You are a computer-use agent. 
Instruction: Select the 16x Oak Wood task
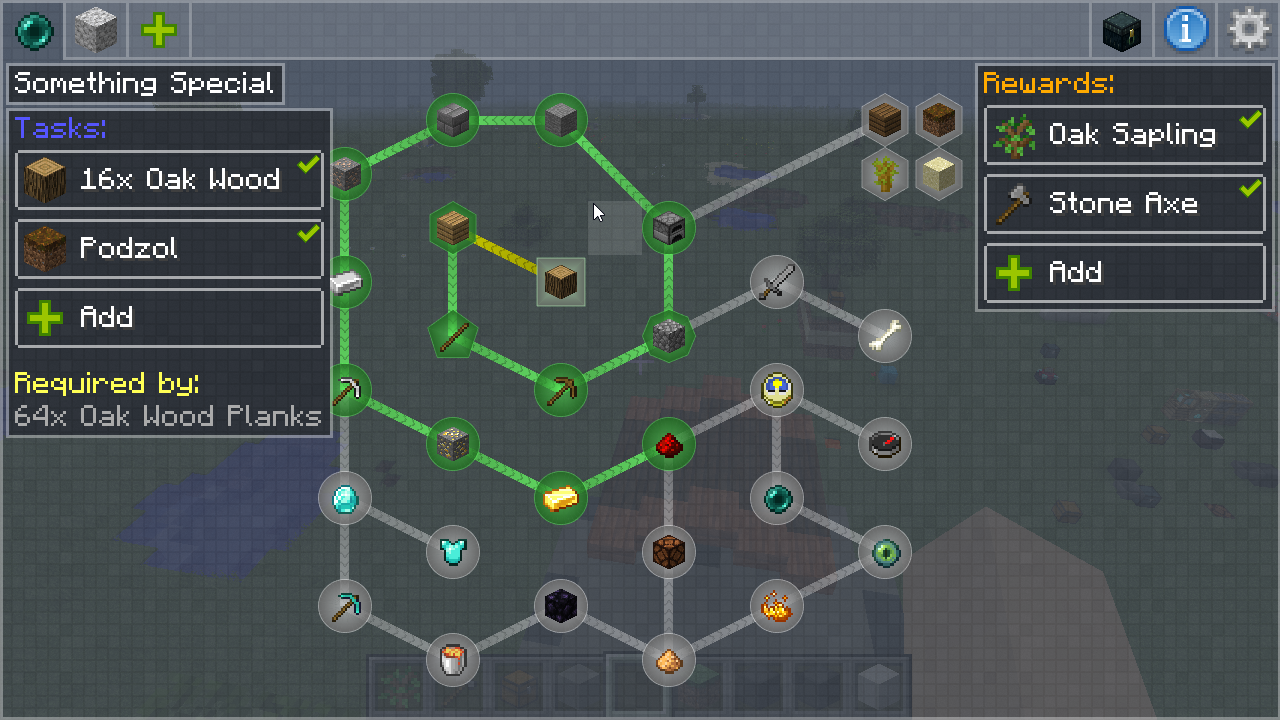tap(169, 180)
